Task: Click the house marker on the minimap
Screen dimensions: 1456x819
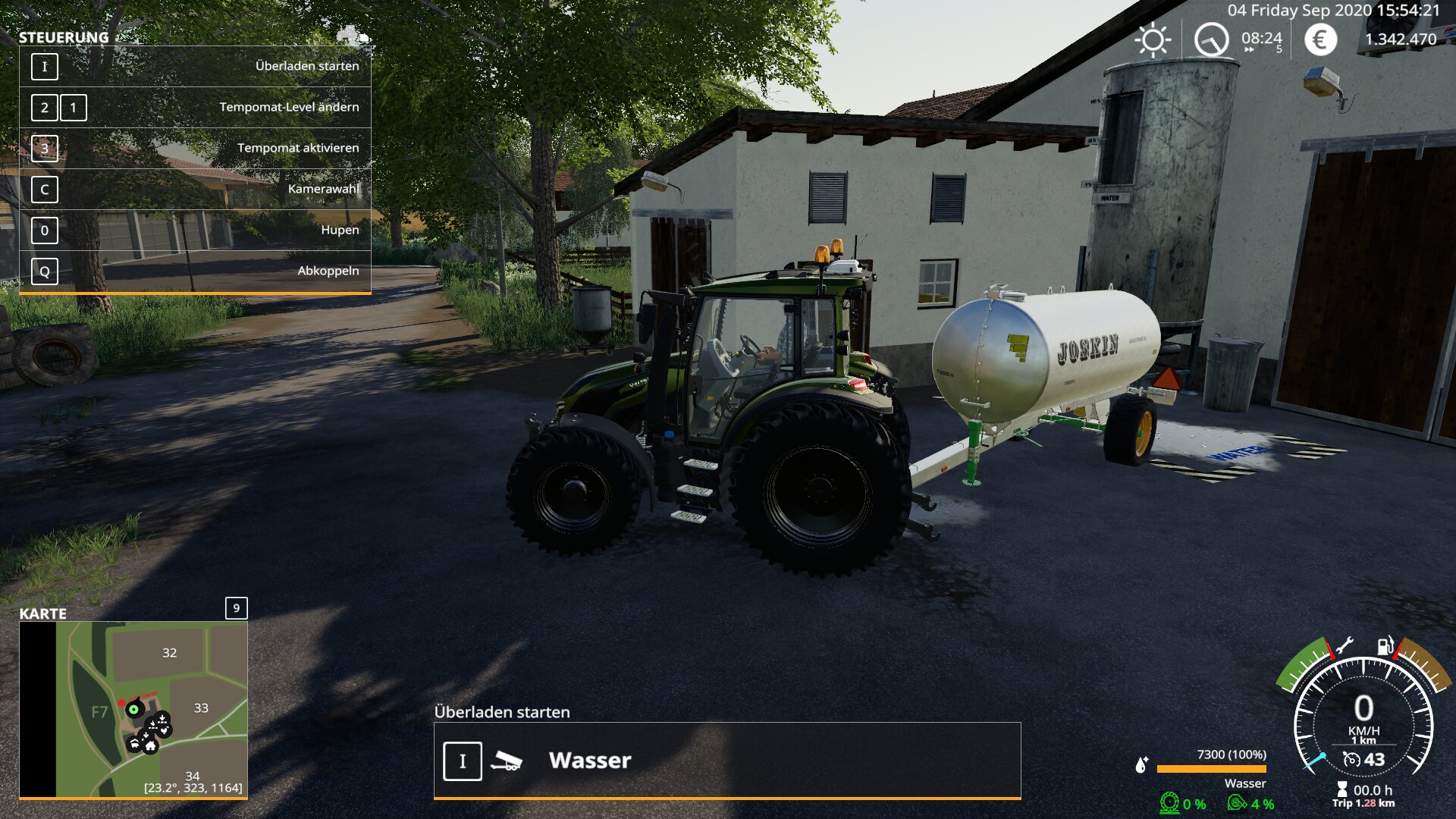Action: point(151,746)
